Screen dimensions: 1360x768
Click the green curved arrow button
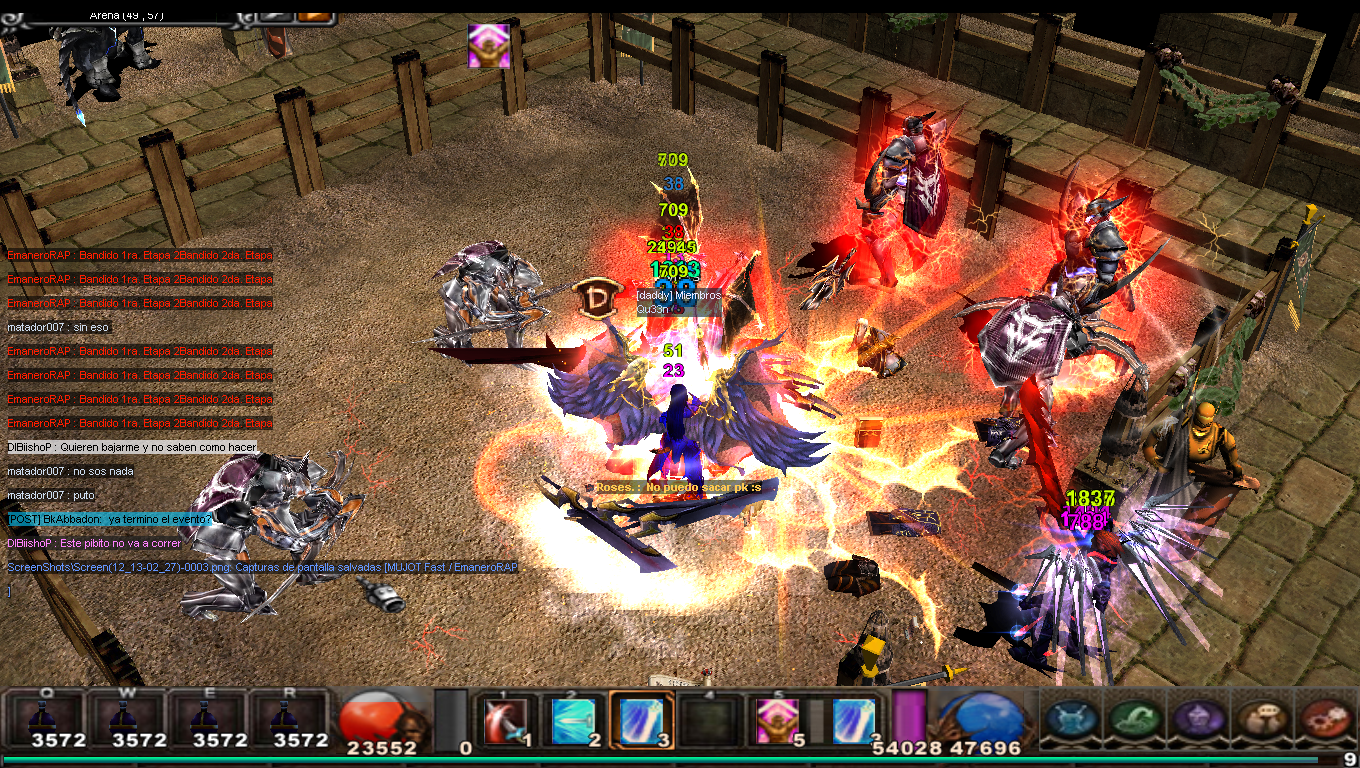pyautogui.click(x=1136, y=718)
